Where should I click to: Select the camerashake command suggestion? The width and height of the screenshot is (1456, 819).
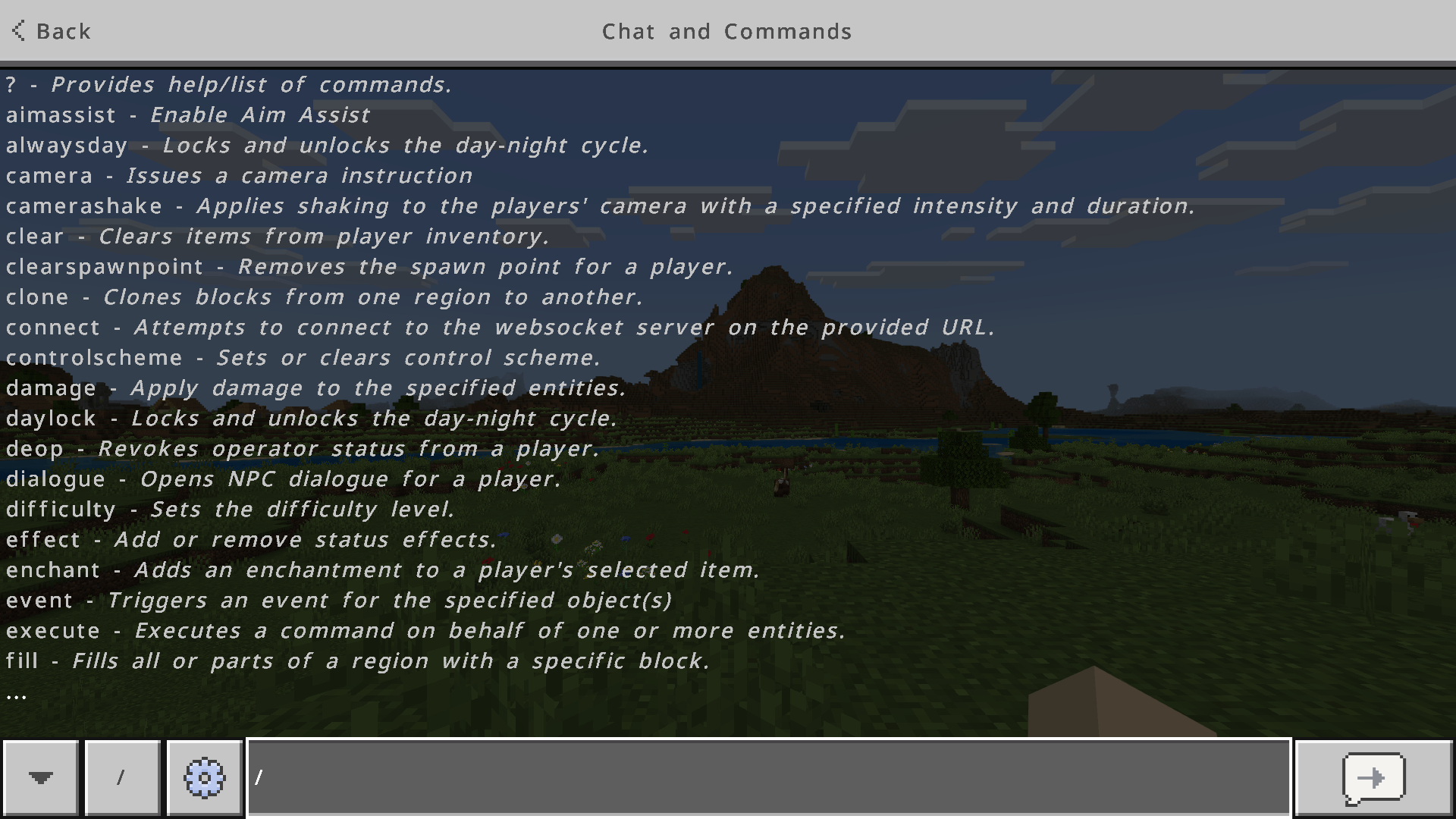click(83, 206)
